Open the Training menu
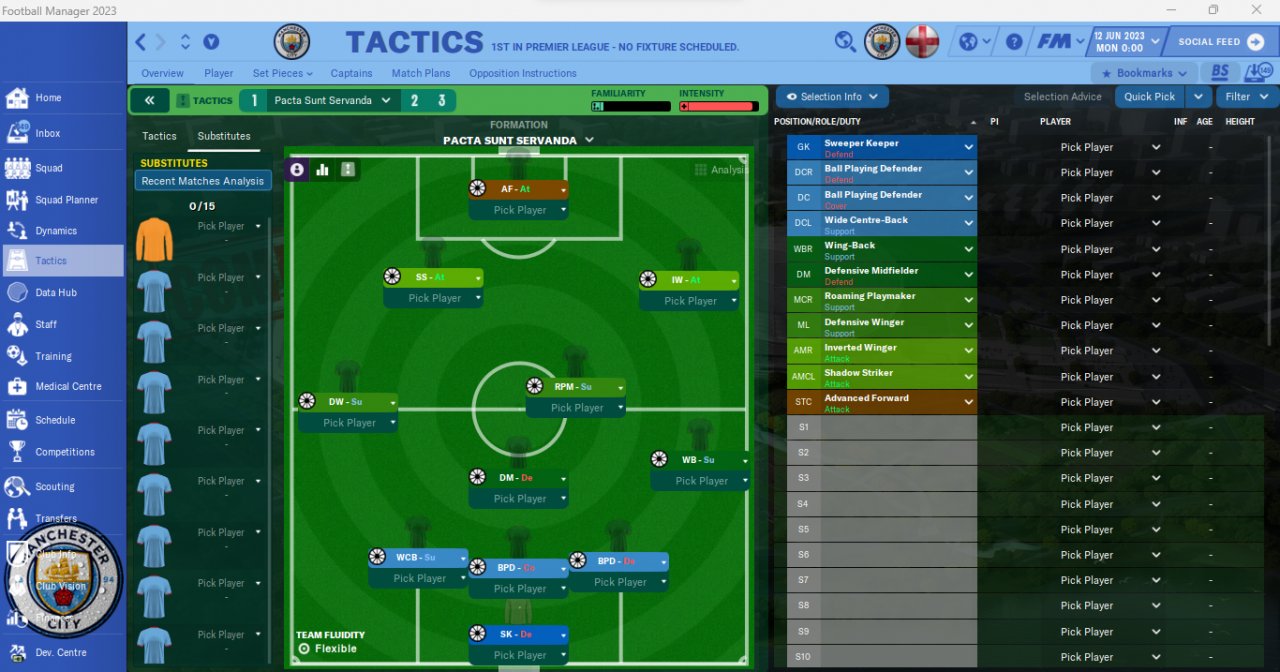 coord(53,356)
